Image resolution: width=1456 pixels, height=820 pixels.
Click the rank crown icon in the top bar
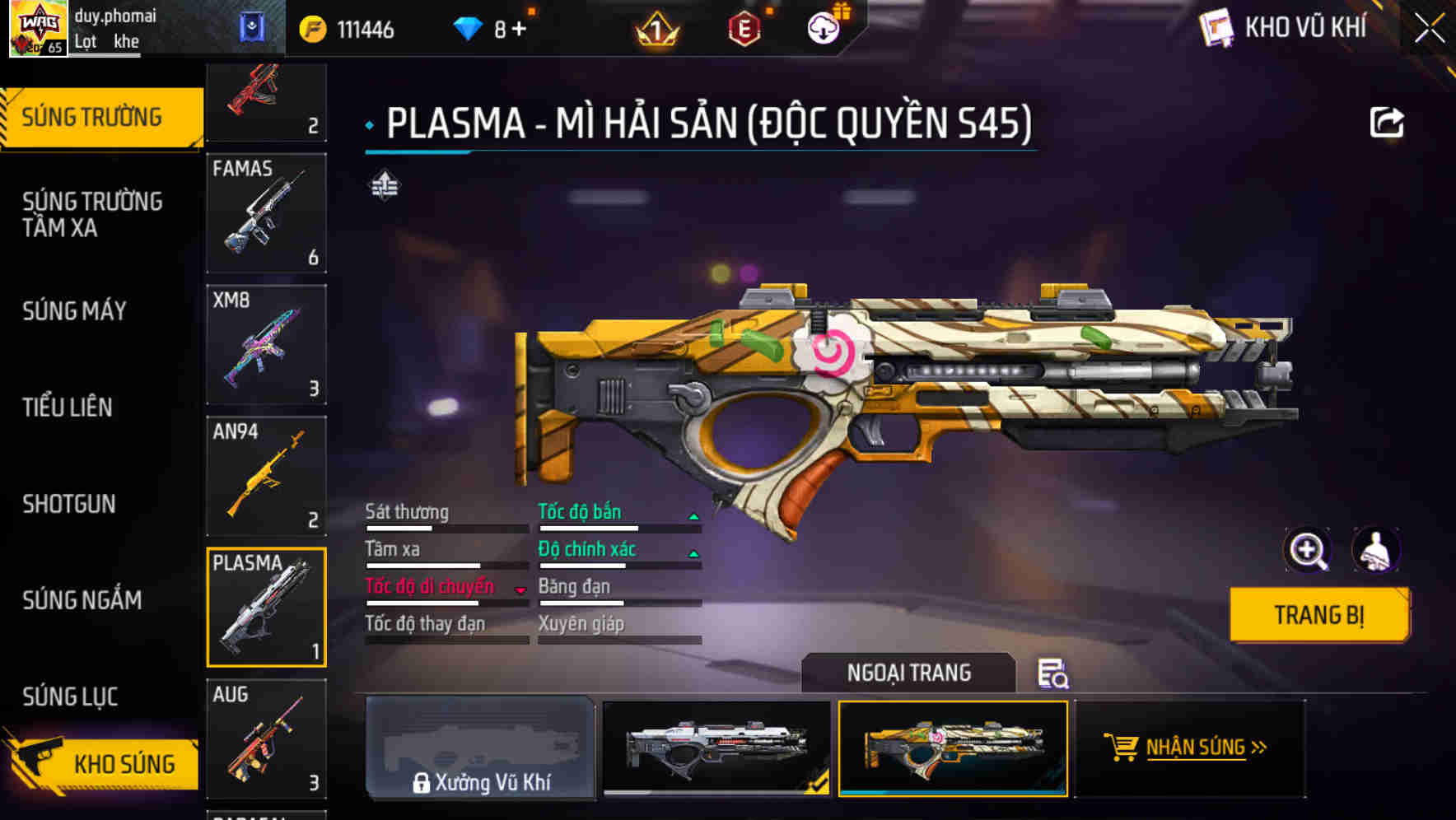(x=657, y=27)
